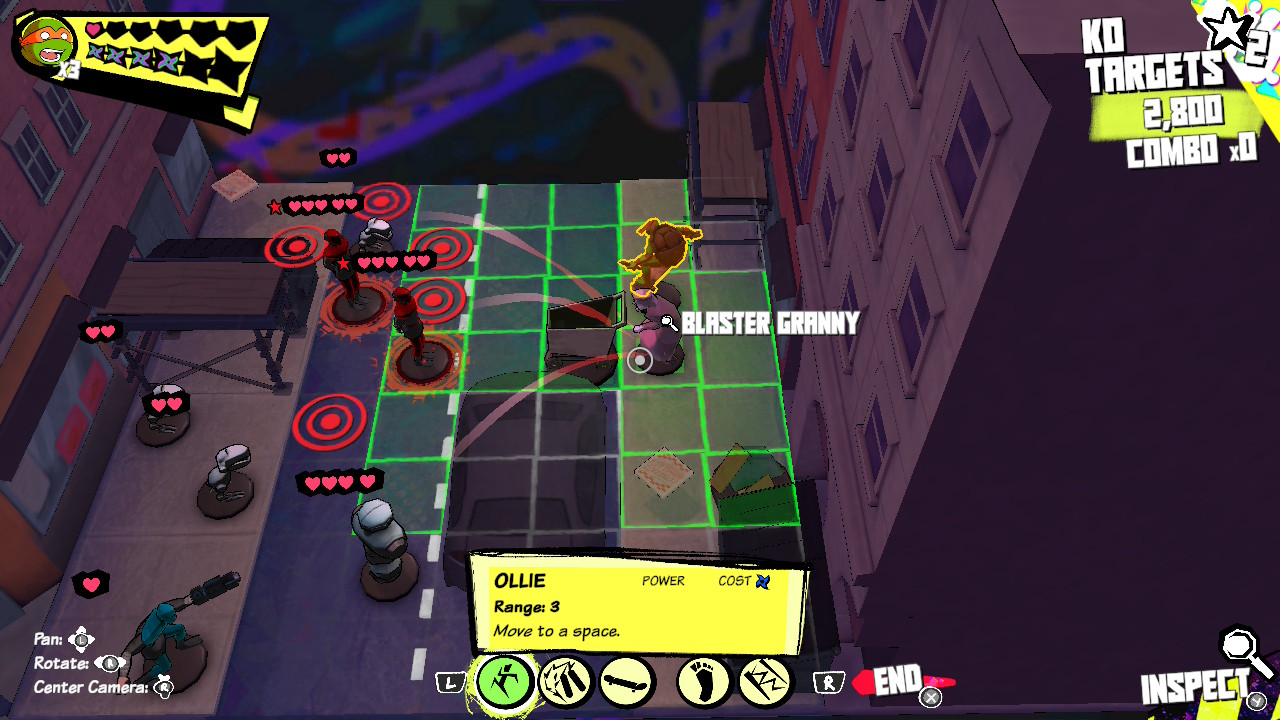Click the Rotate camera stick icon

(110, 663)
